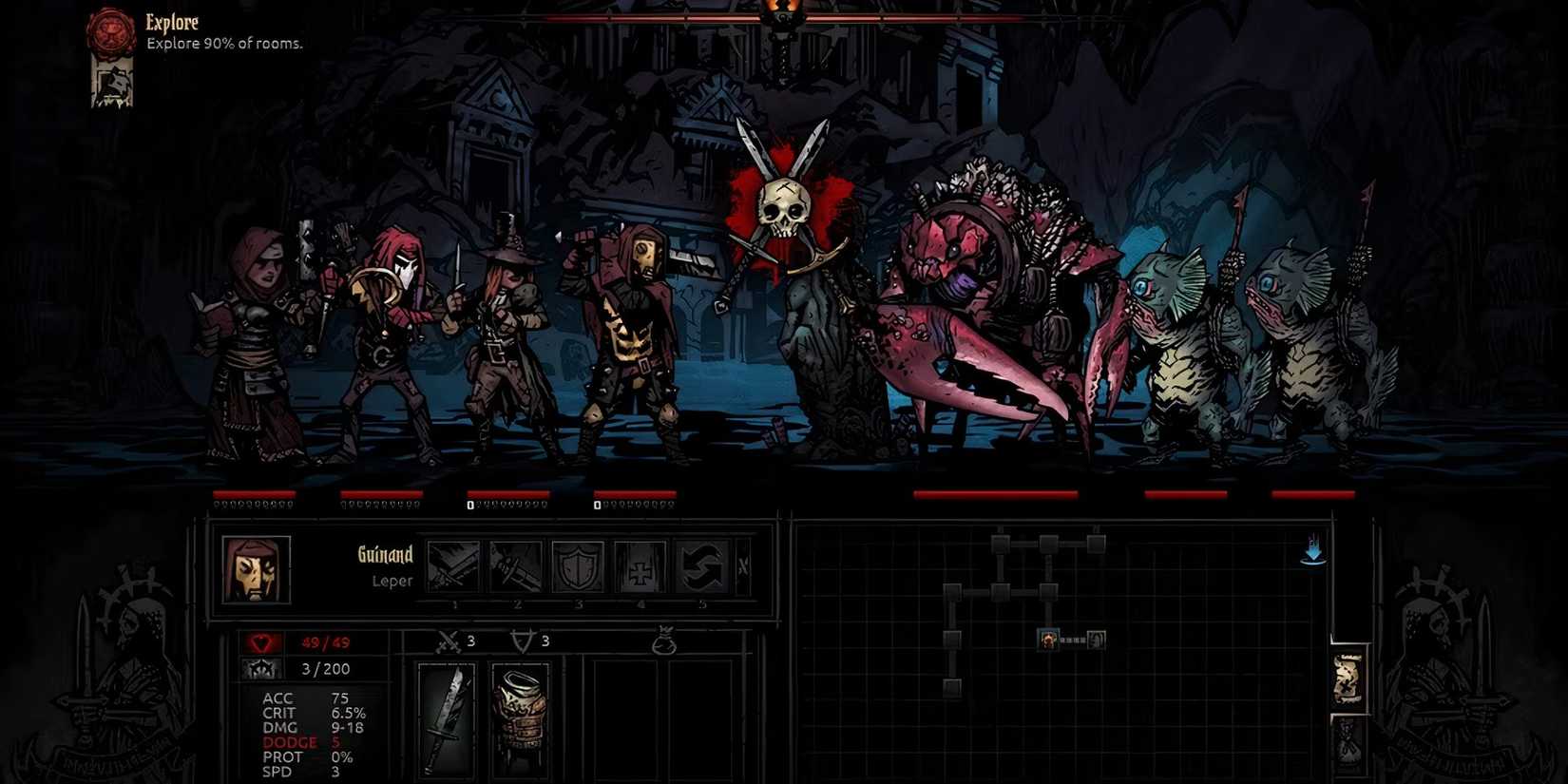Click the stress meter showing 3/200
This screenshot has width=1568, height=784.
(327, 668)
